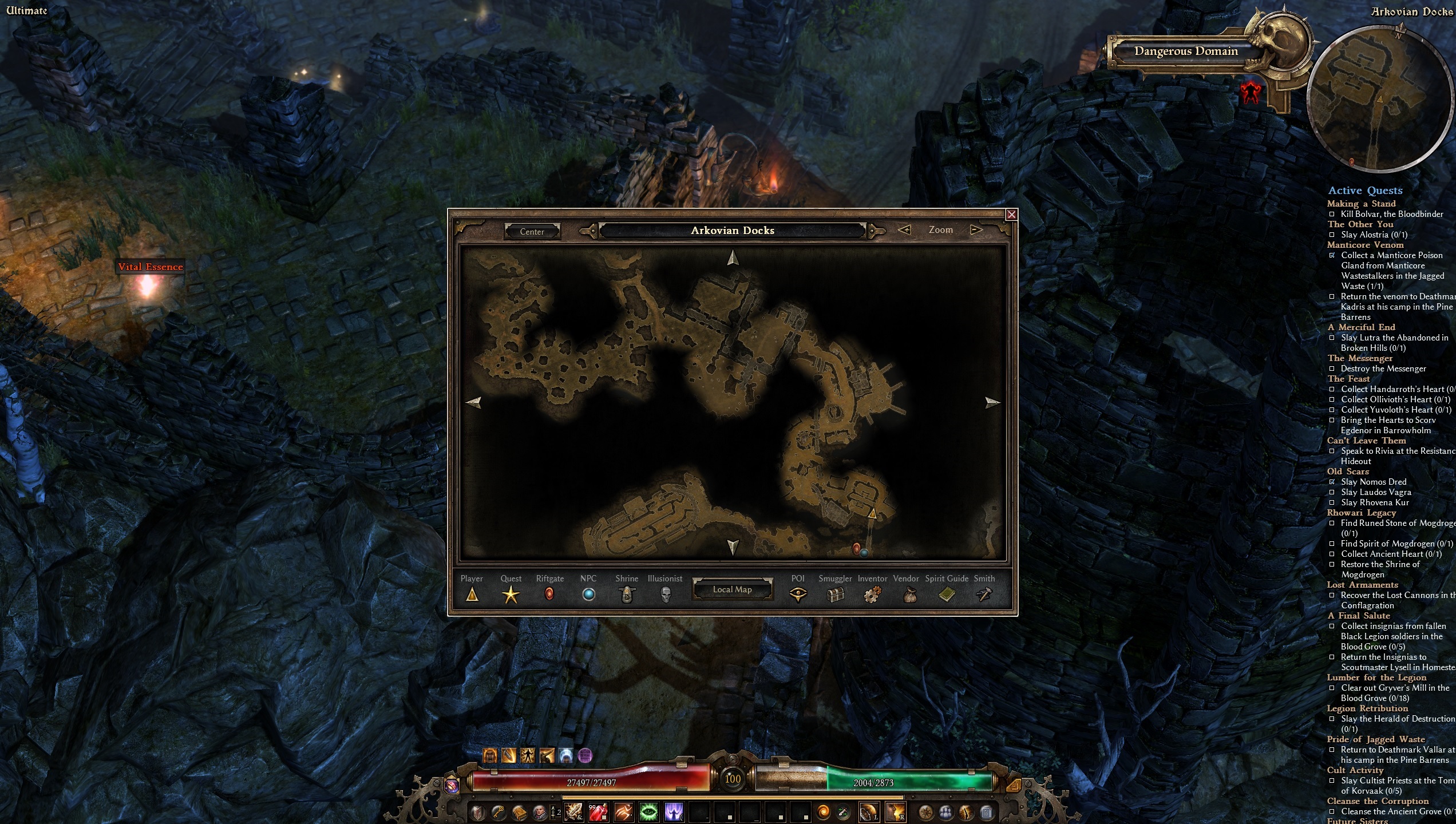The image size is (1456, 824).
Task: Toggle the Riftgate icon filter
Action: coord(549,595)
